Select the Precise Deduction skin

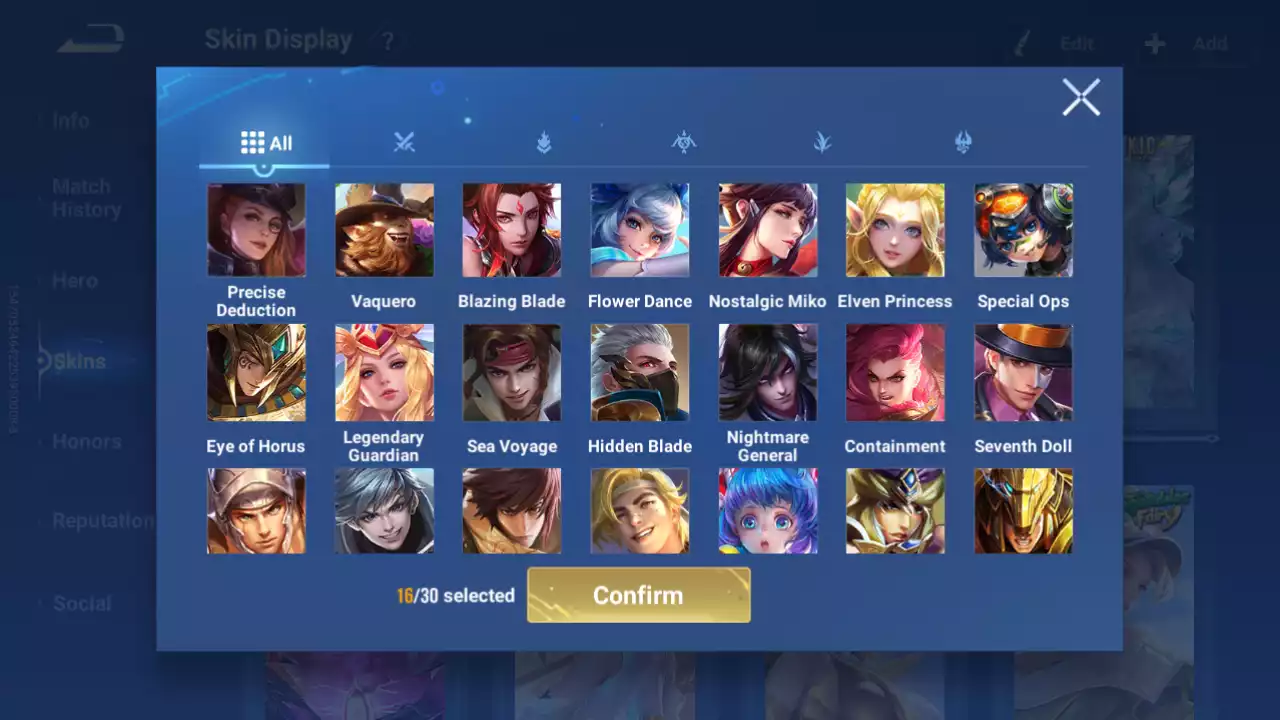pyautogui.click(x=256, y=230)
